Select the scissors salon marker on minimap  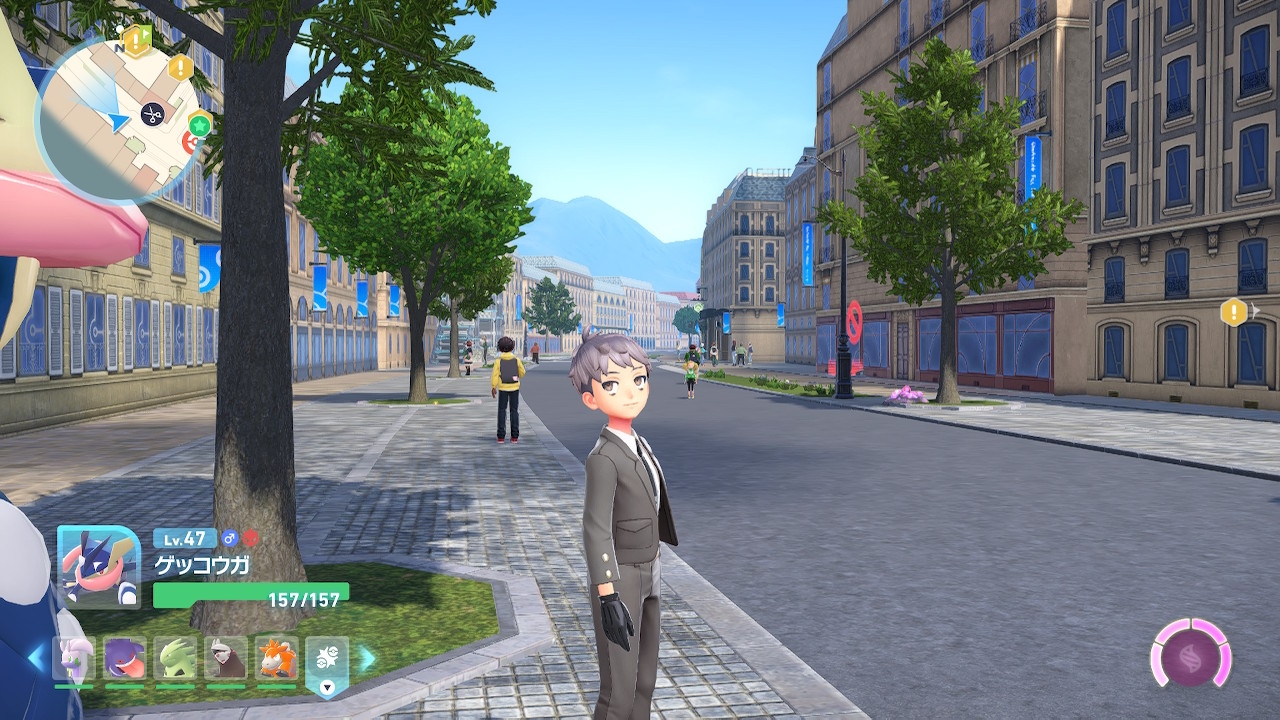[x=152, y=113]
